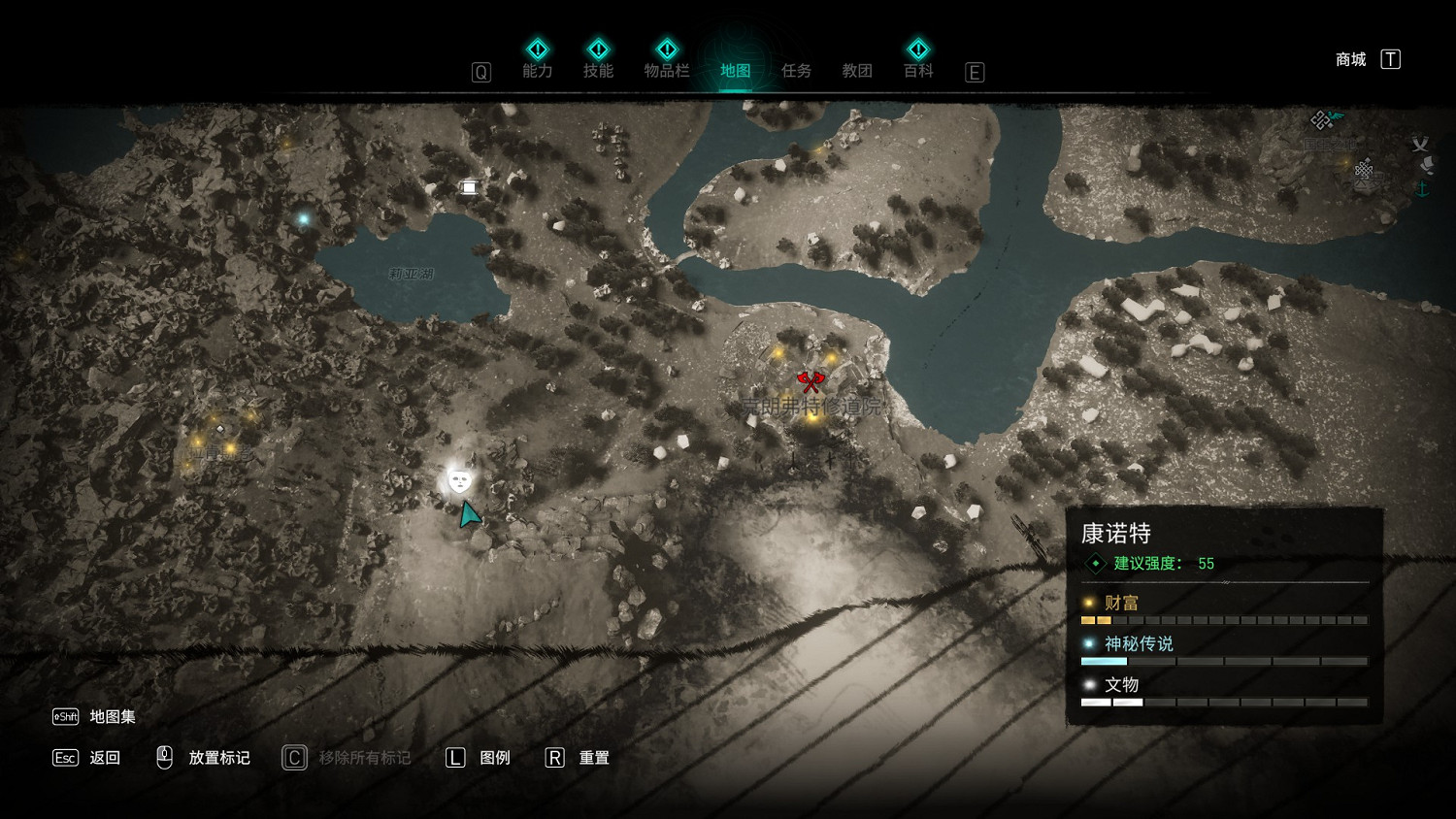
Task: Select the glowing blue mystery marker
Action: 304,219
